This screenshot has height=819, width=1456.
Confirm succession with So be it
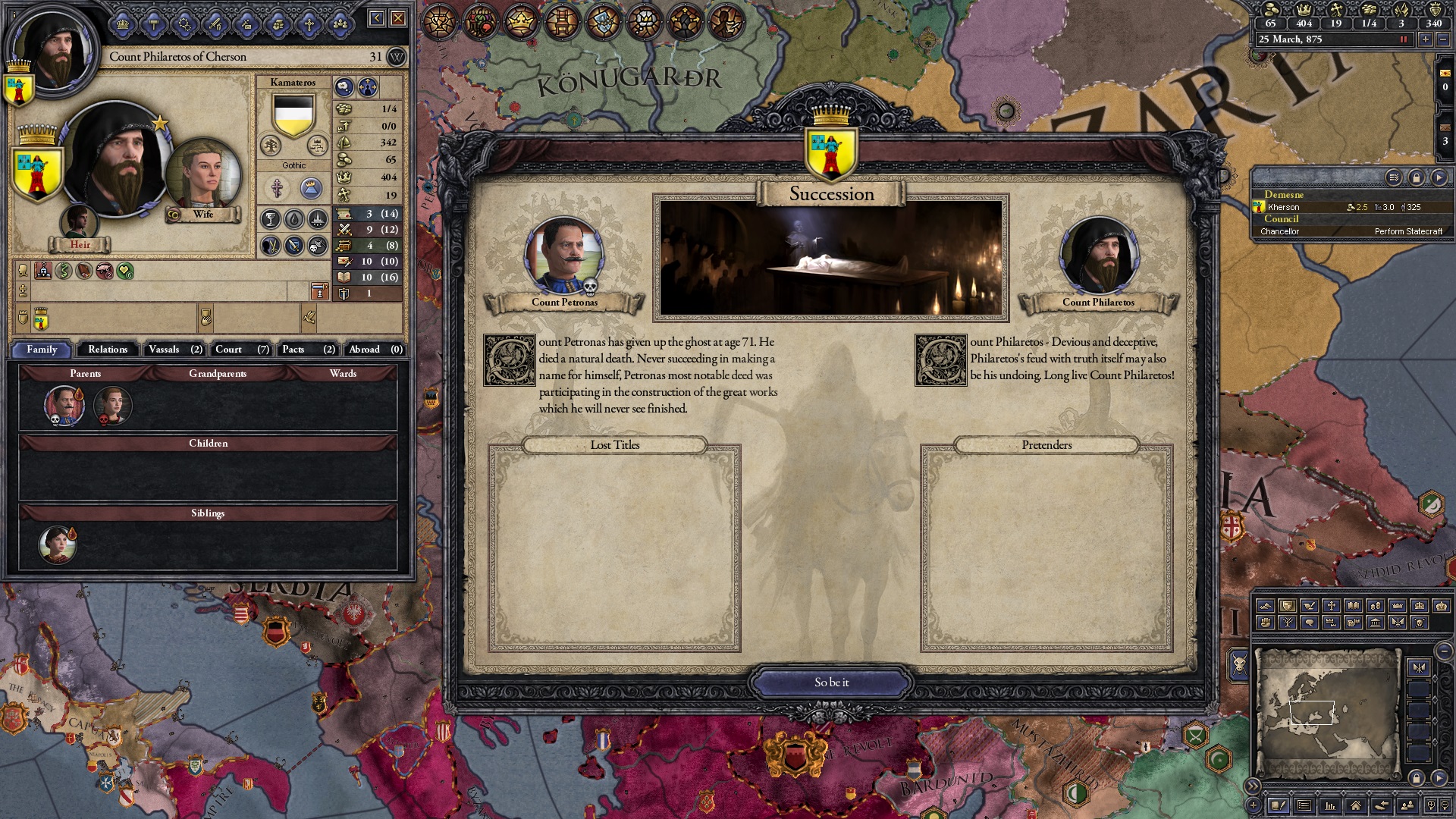coord(832,682)
